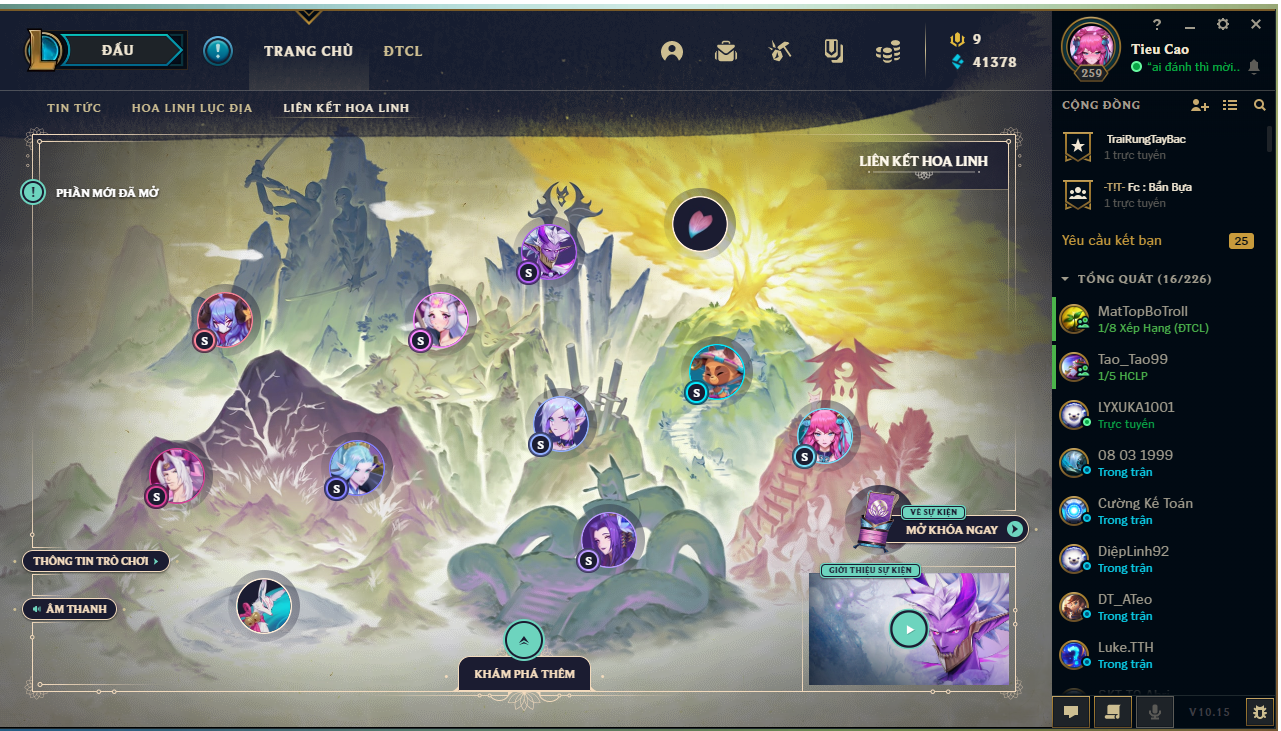Viewport: 1281px width, 731px height.
Task: Open the ĐTCL tab
Action: [403, 51]
